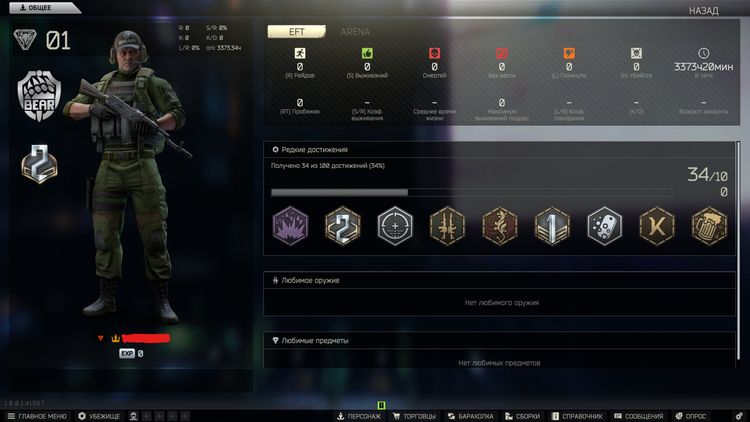Open the СООБЩЕНИЯ messages panel
The image size is (750, 422).
pos(638,415)
